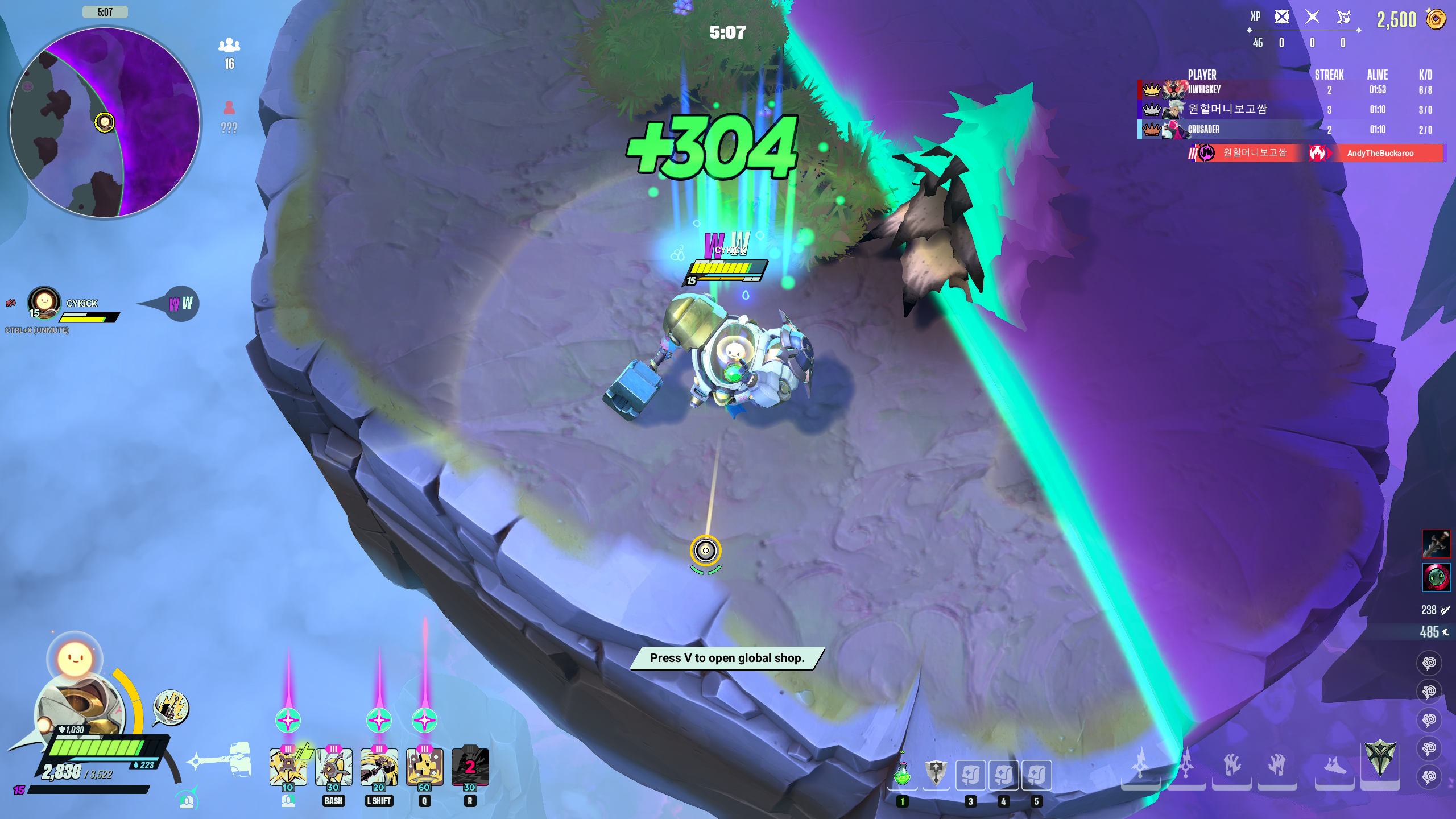
Task: Use the green potion in slot 1
Action: 903,775
